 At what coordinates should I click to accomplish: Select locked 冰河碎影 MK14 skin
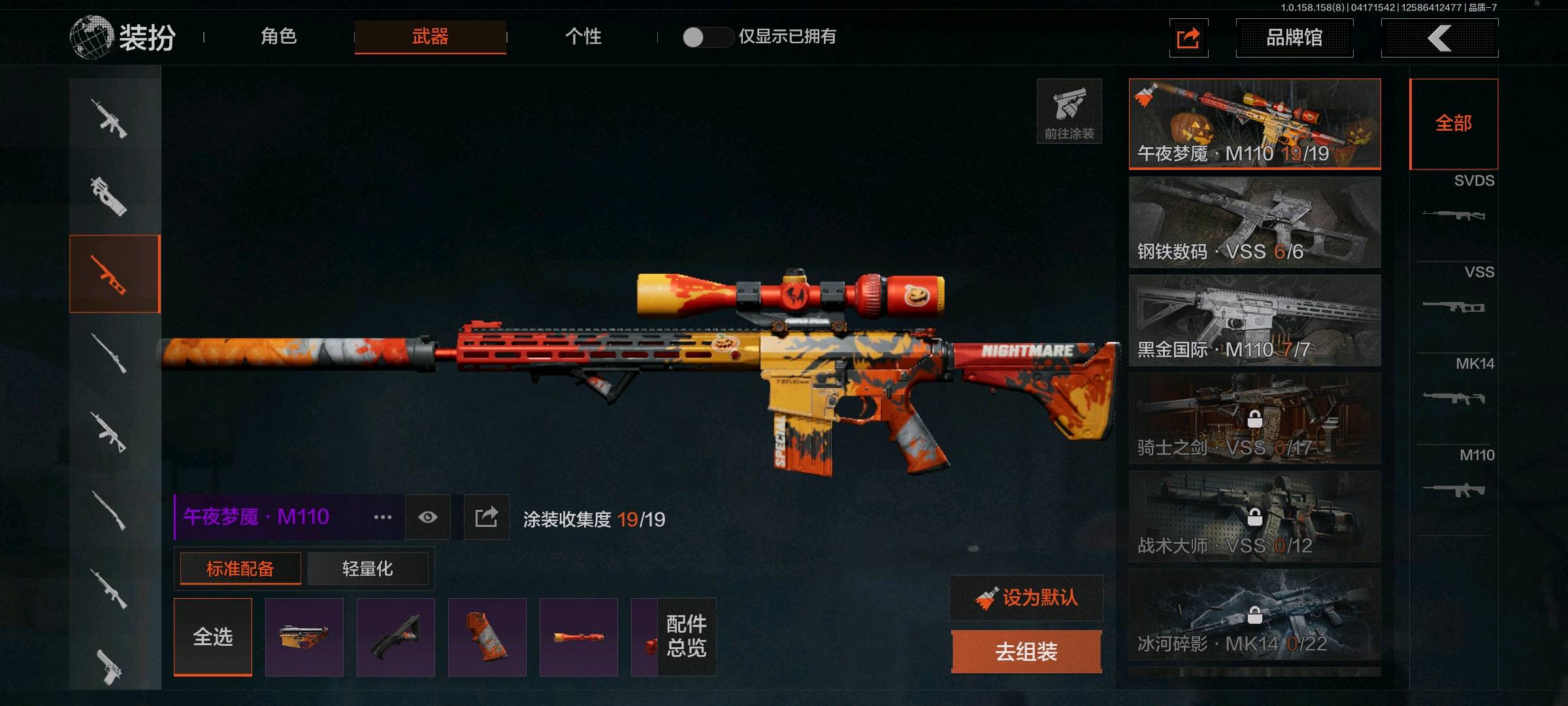coord(1254,614)
